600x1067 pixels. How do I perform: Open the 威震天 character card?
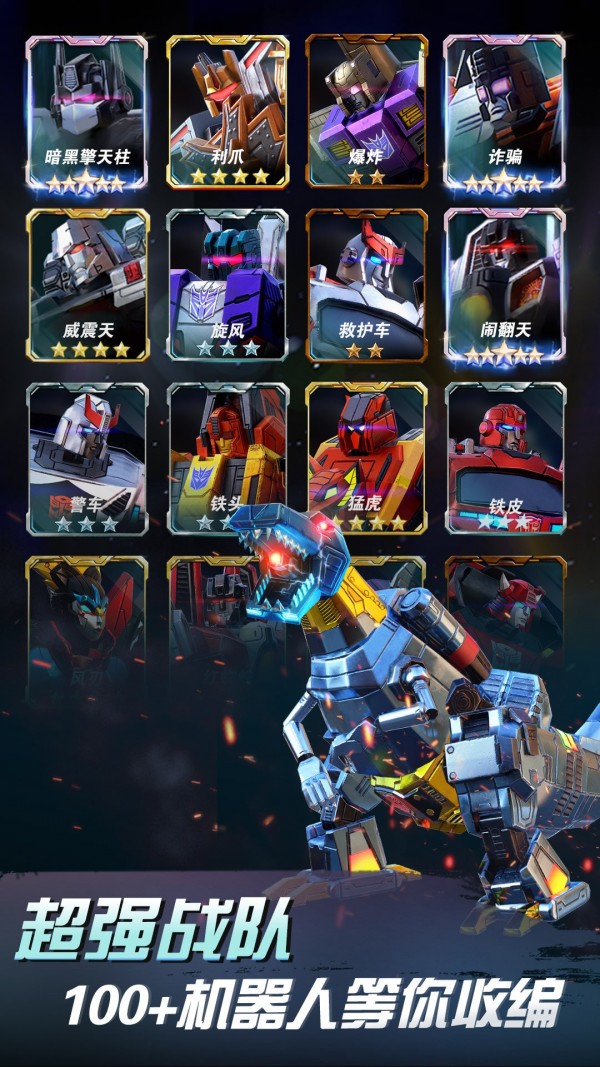coord(87,285)
